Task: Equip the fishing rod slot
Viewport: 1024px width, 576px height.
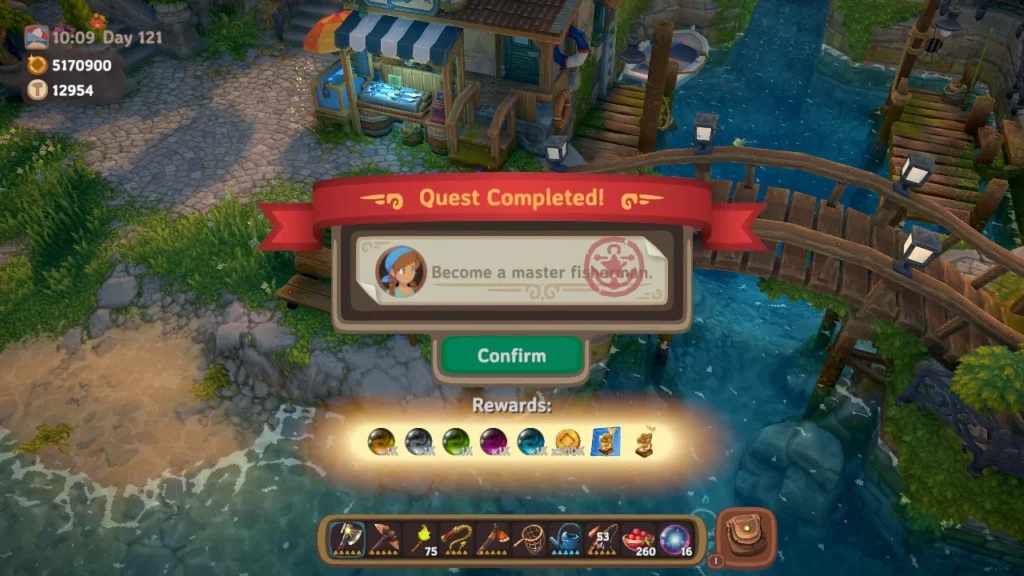Action: point(601,540)
